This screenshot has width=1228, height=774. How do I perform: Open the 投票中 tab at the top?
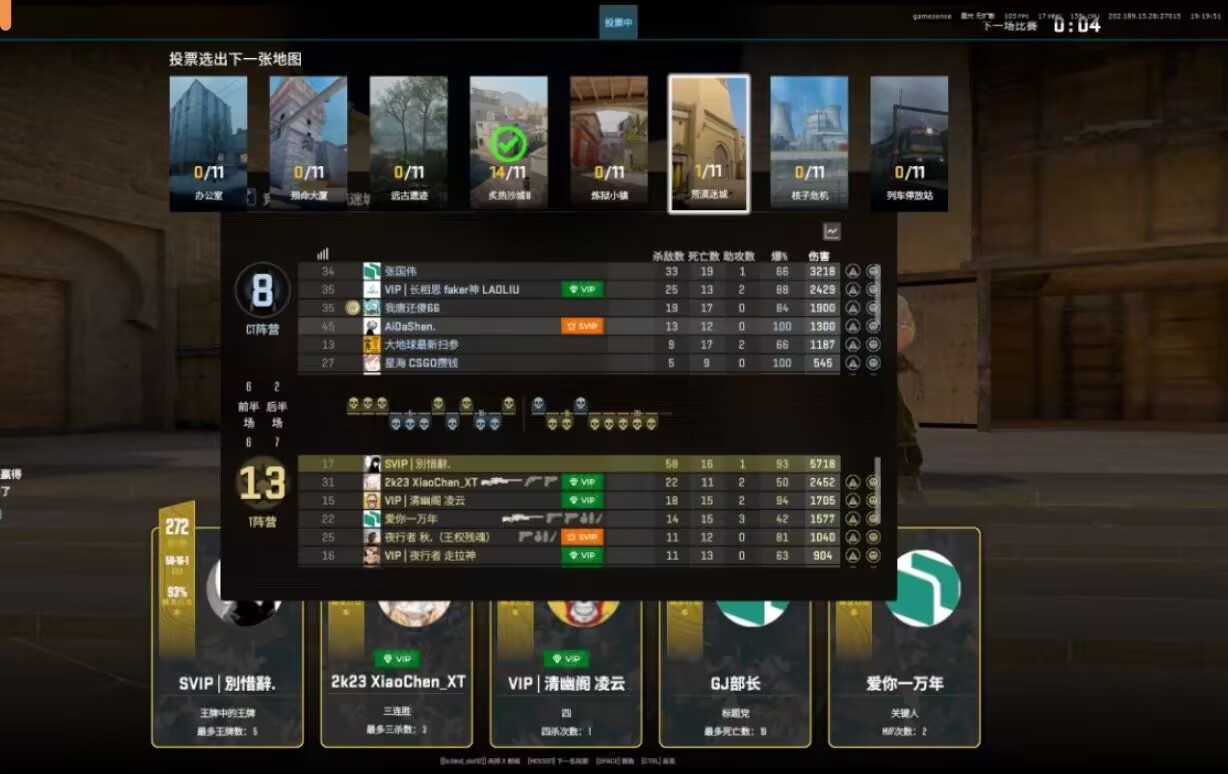click(x=618, y=21)
